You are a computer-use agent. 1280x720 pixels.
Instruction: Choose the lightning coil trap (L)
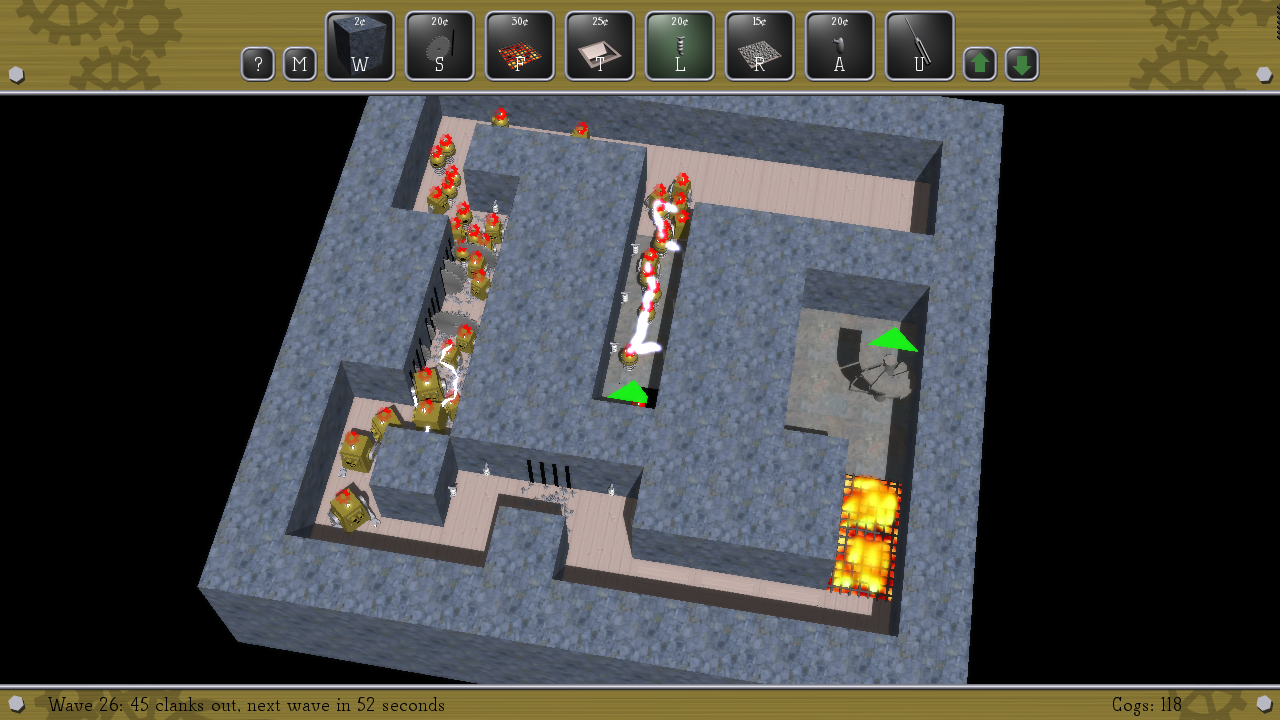tap(680, 46)
